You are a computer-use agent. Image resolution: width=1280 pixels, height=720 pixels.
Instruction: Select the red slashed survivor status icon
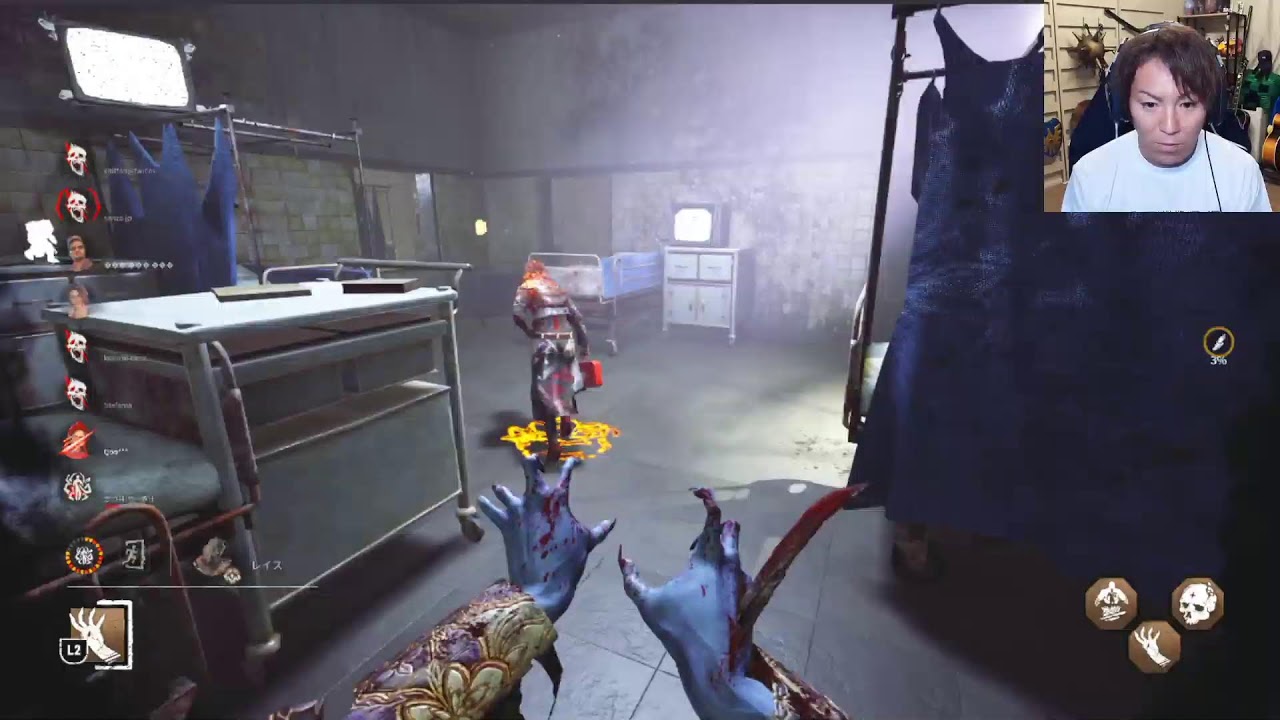(x=77, y=441)
